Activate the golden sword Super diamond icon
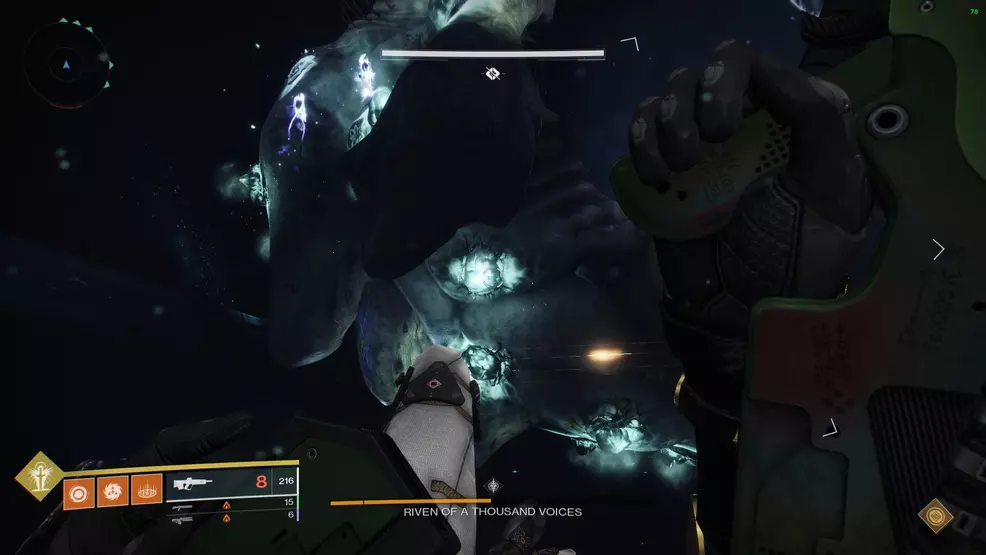This screenshot has width=986, height=555. (39, 475)
